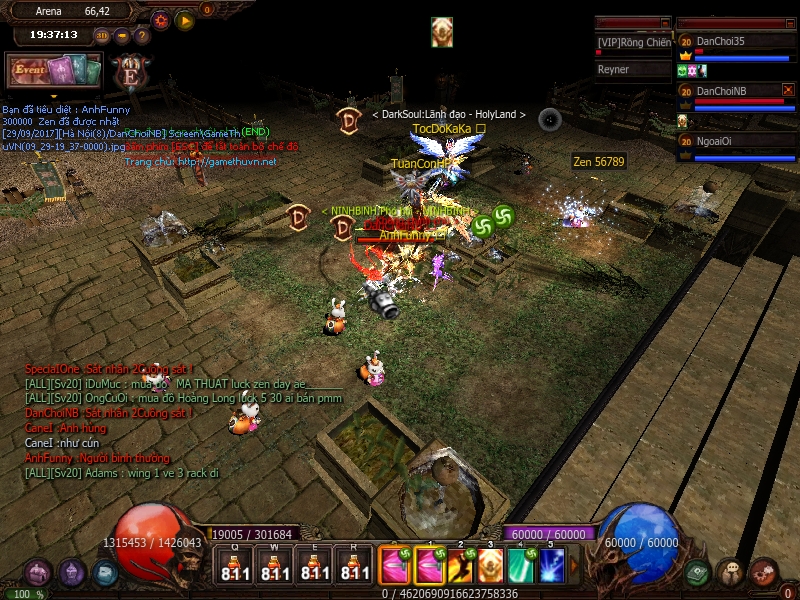800x600 pixels.
Task: Remove DanChoiNB with the X button
Action: 787,90
